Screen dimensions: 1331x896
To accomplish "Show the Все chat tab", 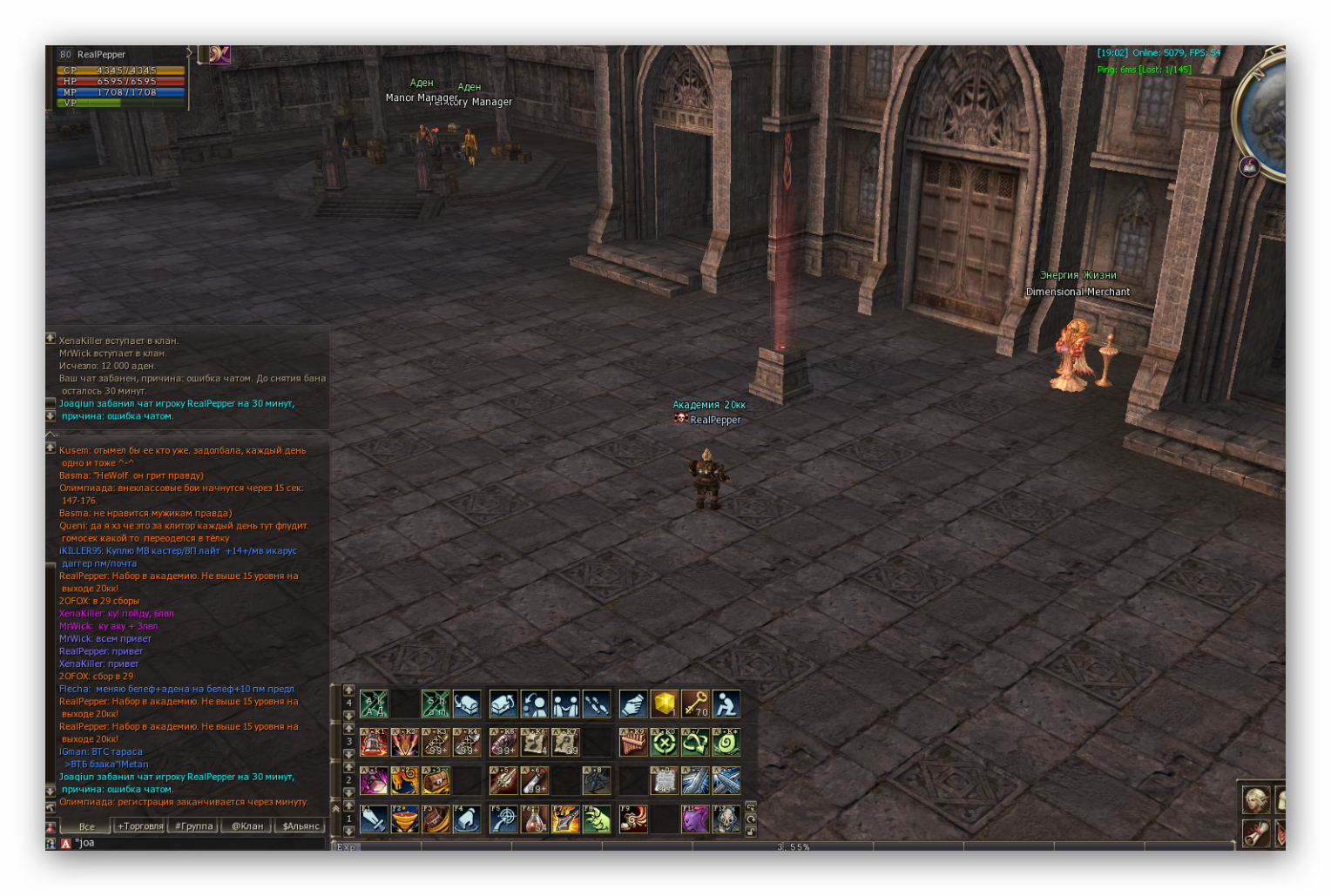I will 86,826.
